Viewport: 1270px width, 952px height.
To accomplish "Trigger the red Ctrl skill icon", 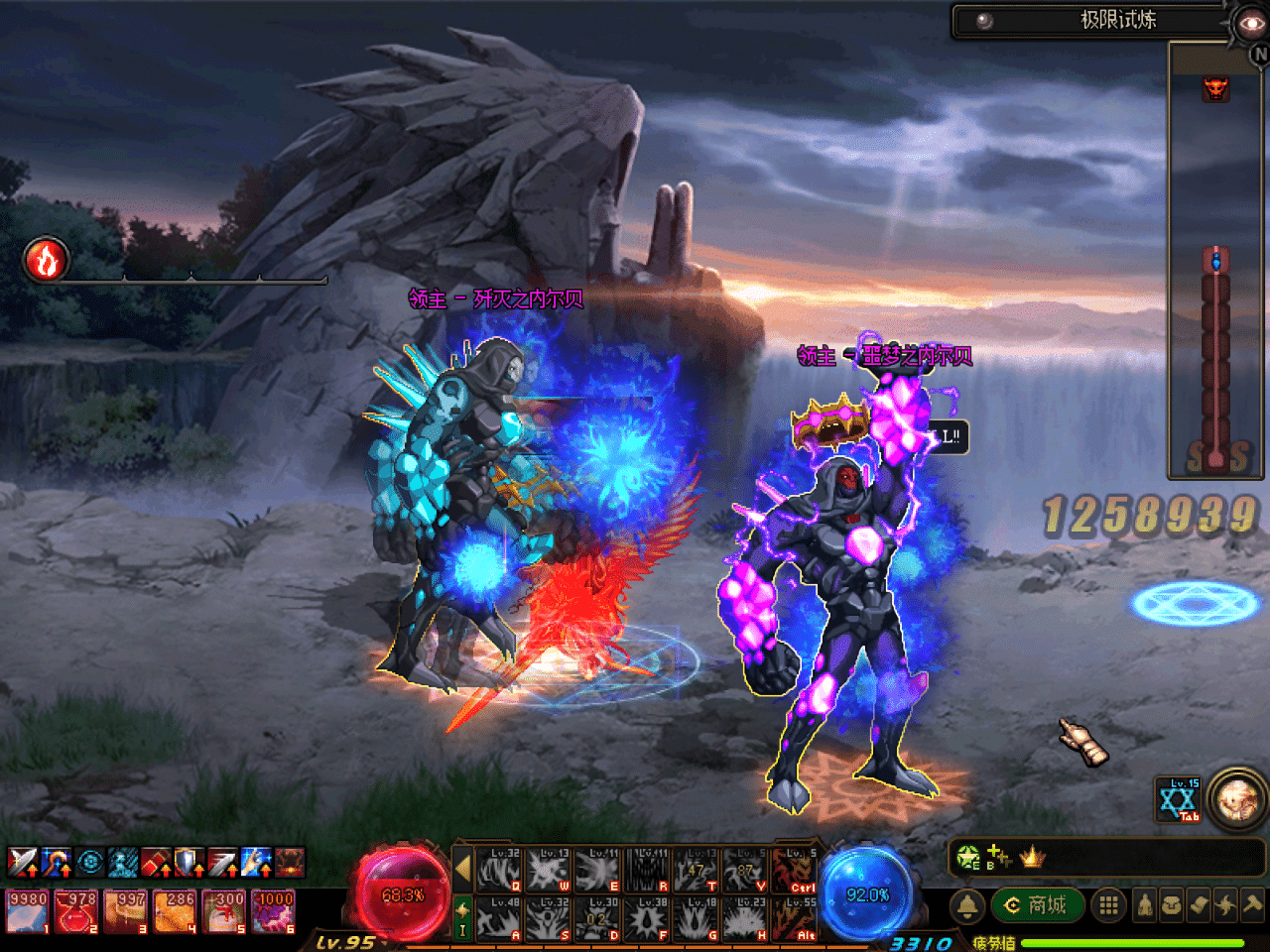I will pyautogui.click(x=795, y=870).
